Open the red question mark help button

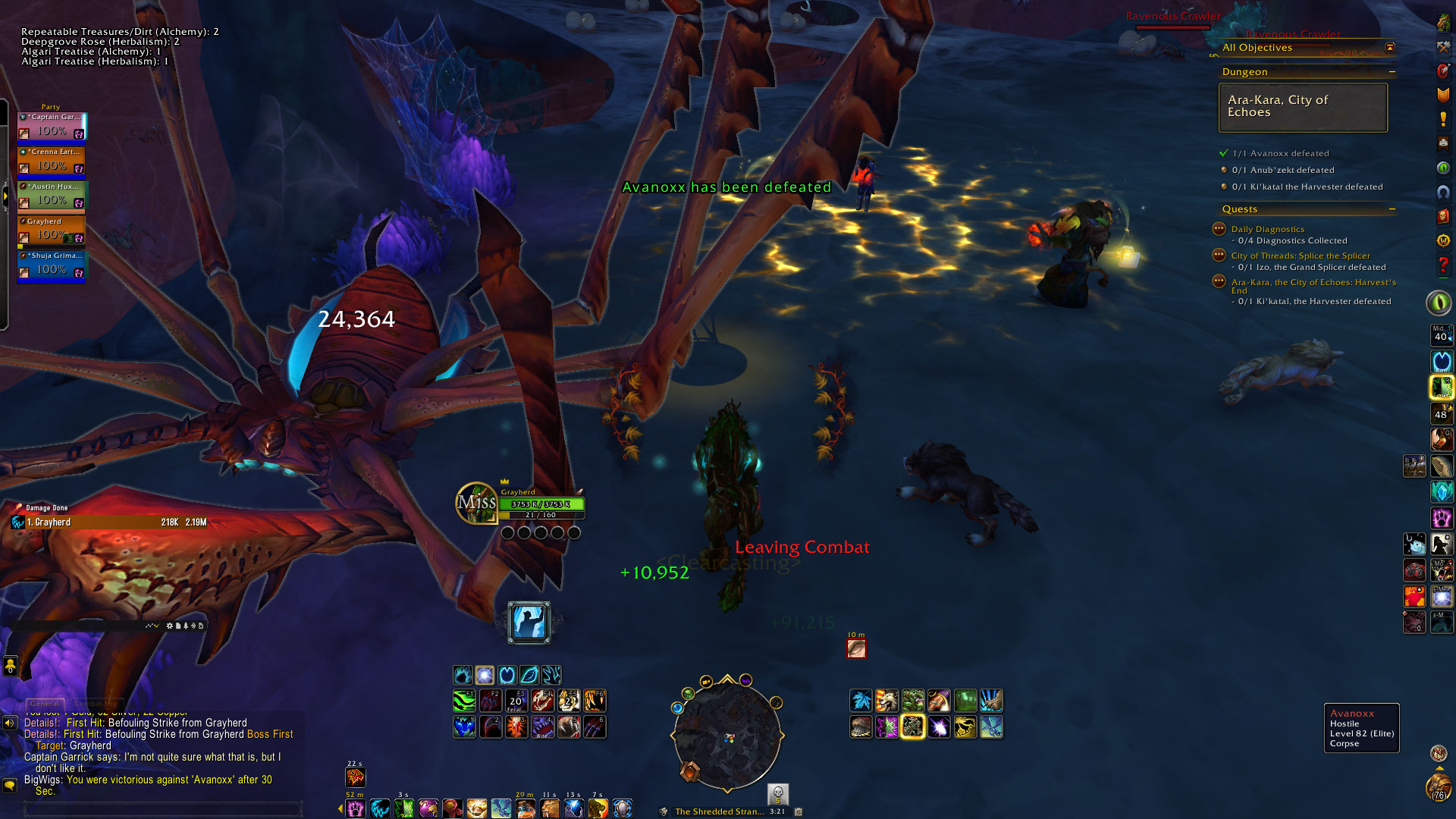click(x=1442, y=265)
